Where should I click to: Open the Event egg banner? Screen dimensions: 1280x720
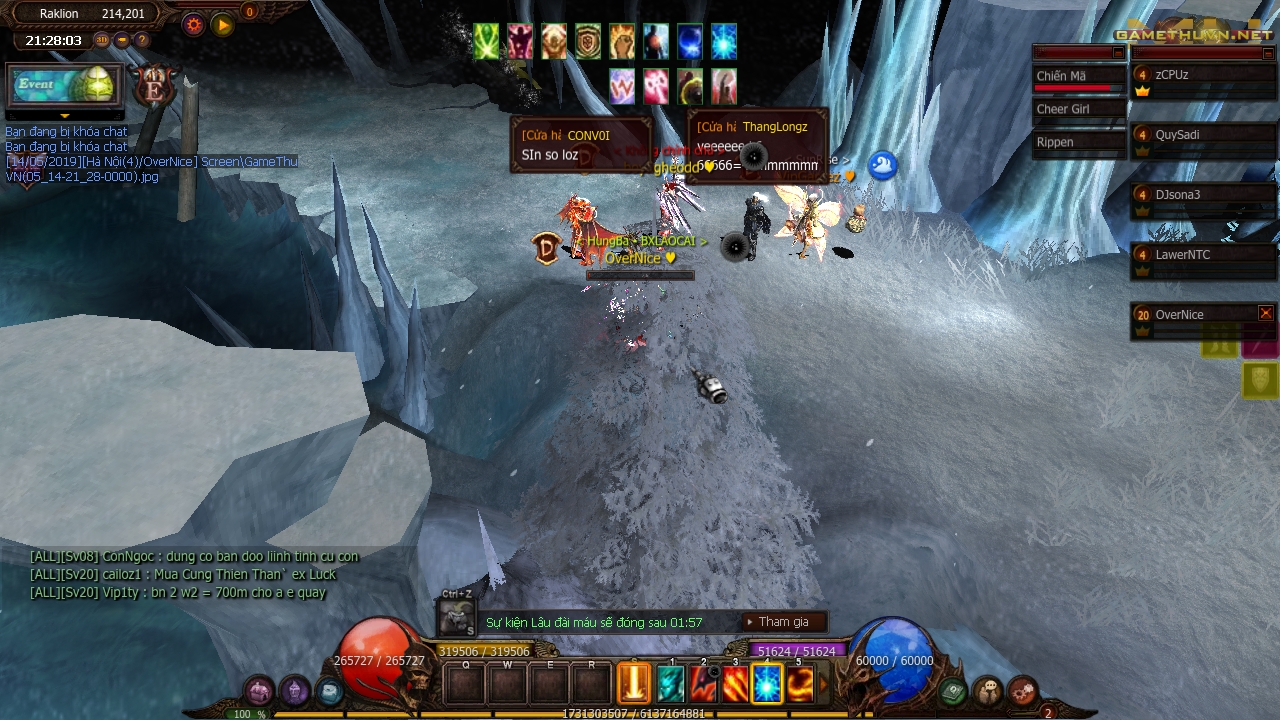coord(64,85)
